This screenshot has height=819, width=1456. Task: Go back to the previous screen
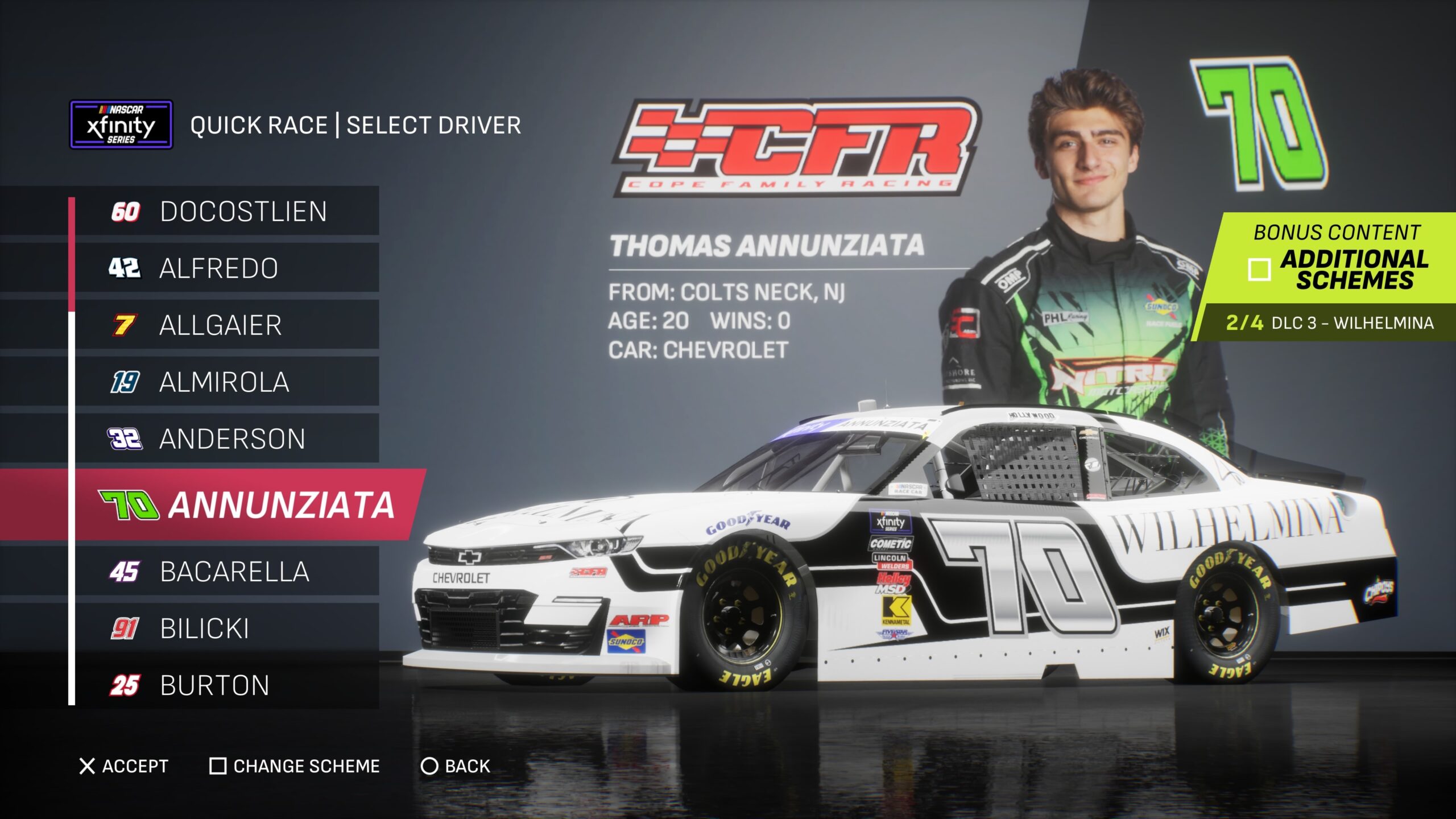coord(455,766)
